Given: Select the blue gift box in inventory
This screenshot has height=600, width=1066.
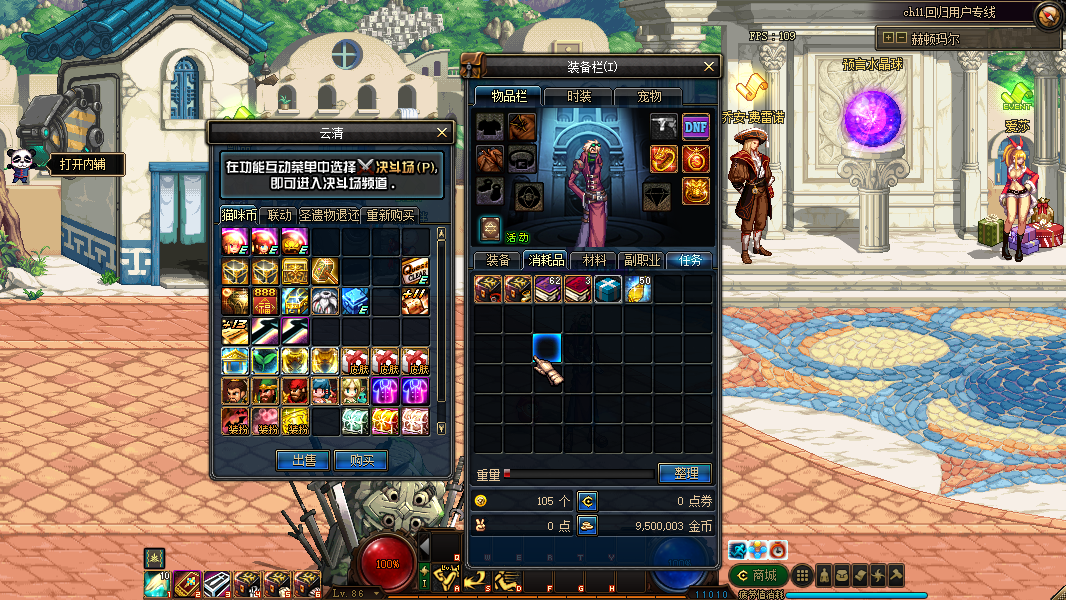Looking at the screenshot, I should (x=608, y=289).
